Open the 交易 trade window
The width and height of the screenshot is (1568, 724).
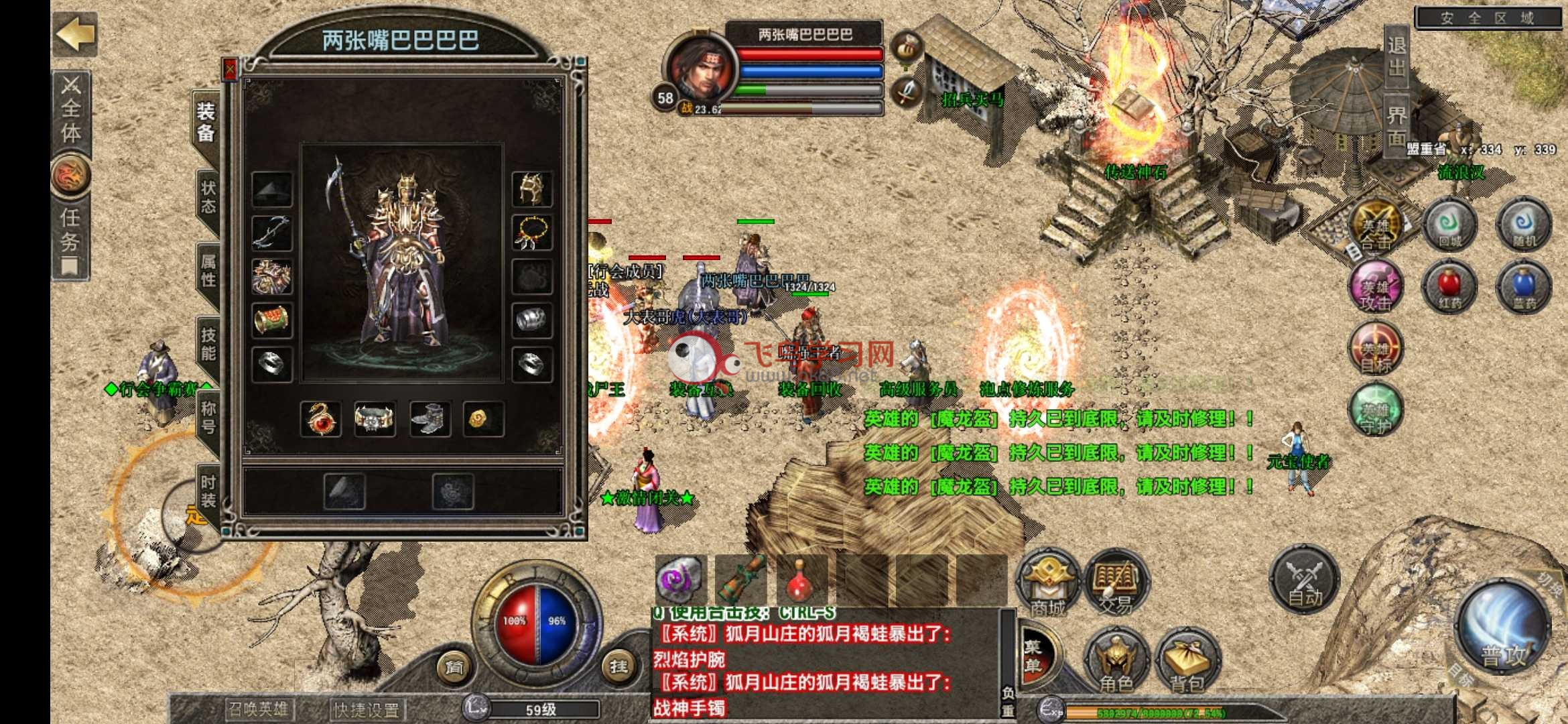[1116, 583]
